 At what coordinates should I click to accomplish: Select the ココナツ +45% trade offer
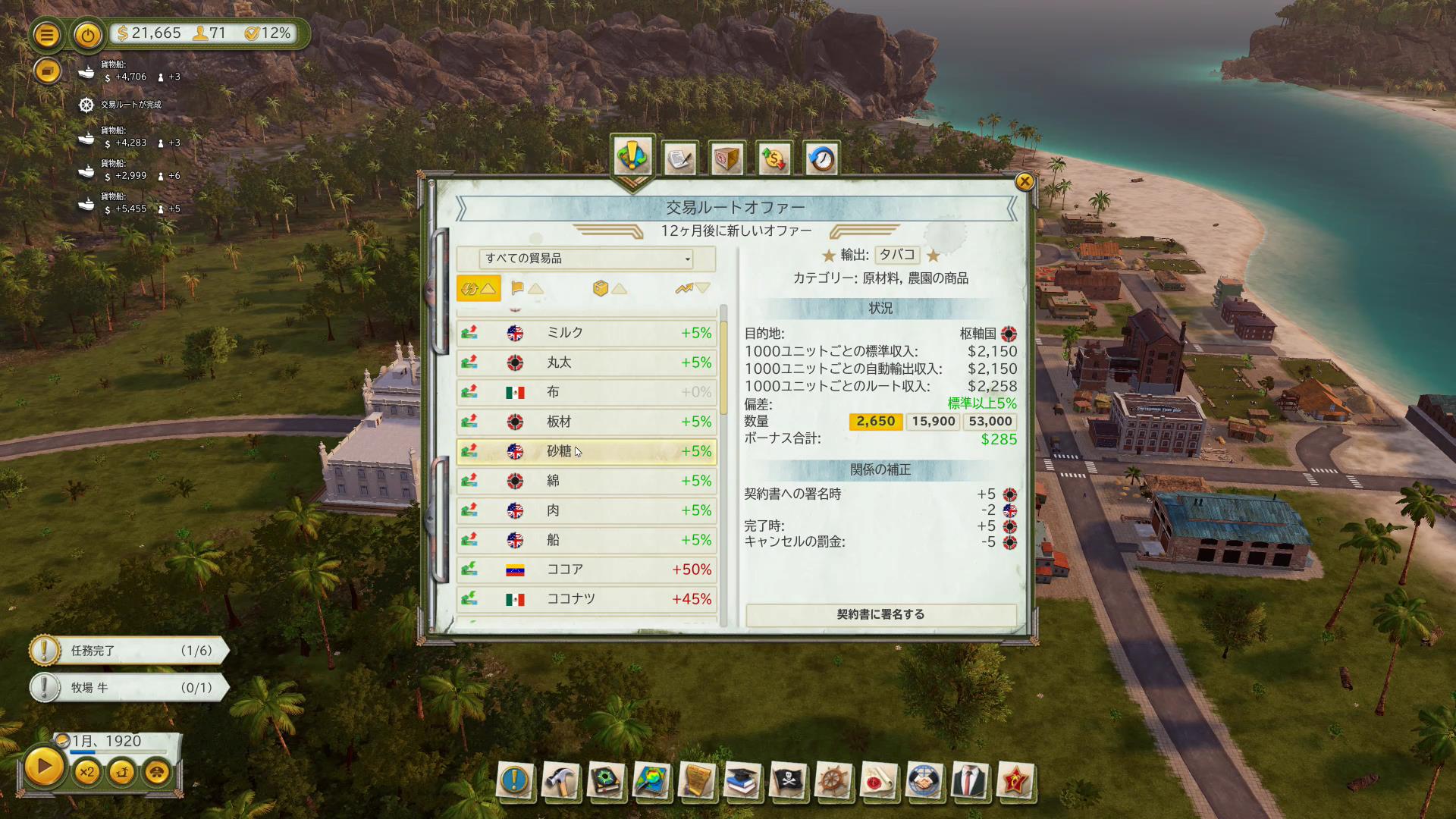point(586,599)
